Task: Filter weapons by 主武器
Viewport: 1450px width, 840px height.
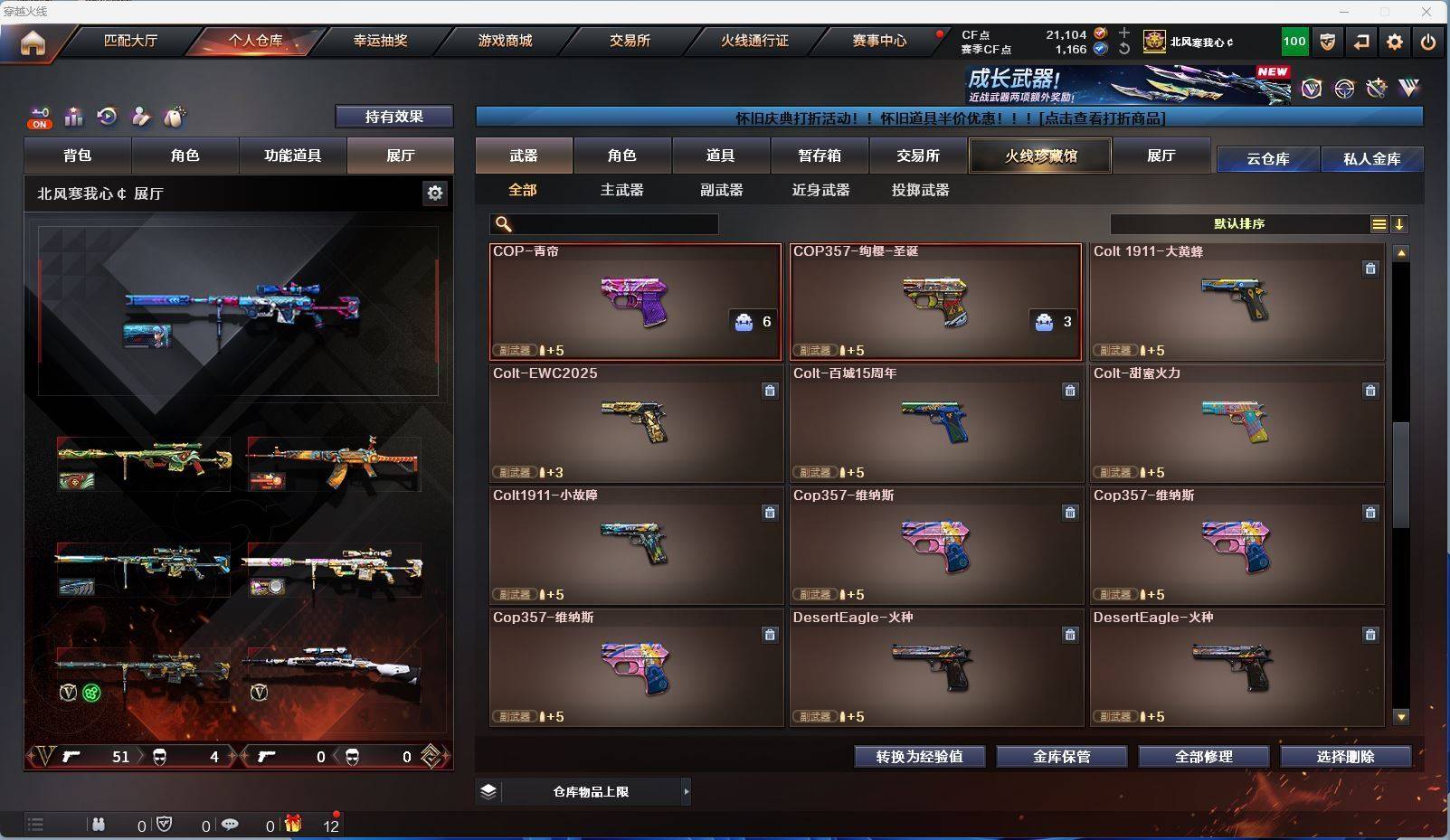Action: click(x=621, y=190)
